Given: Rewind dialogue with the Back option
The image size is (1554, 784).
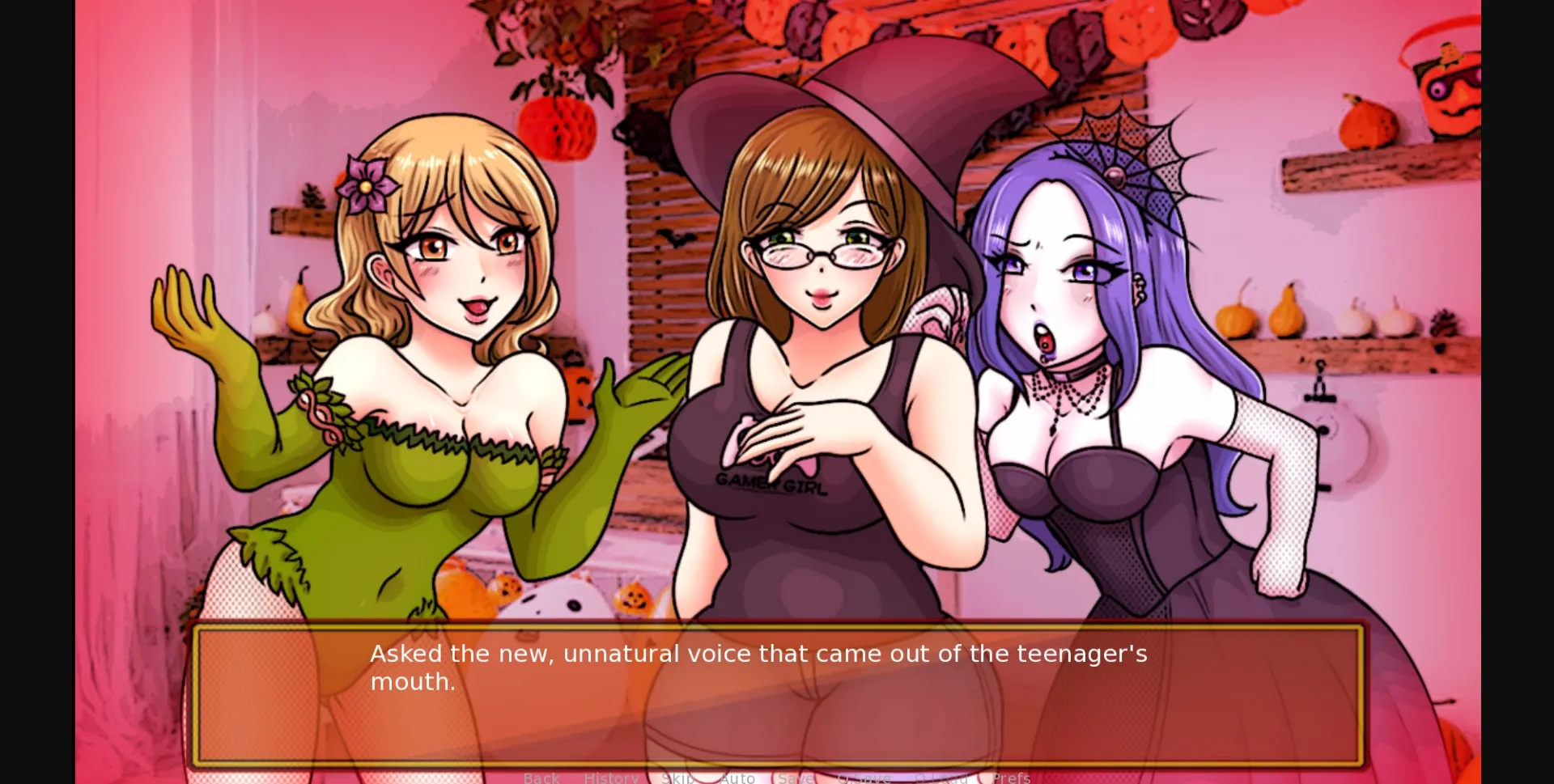Looking at the screenshot, I should 542,777.
